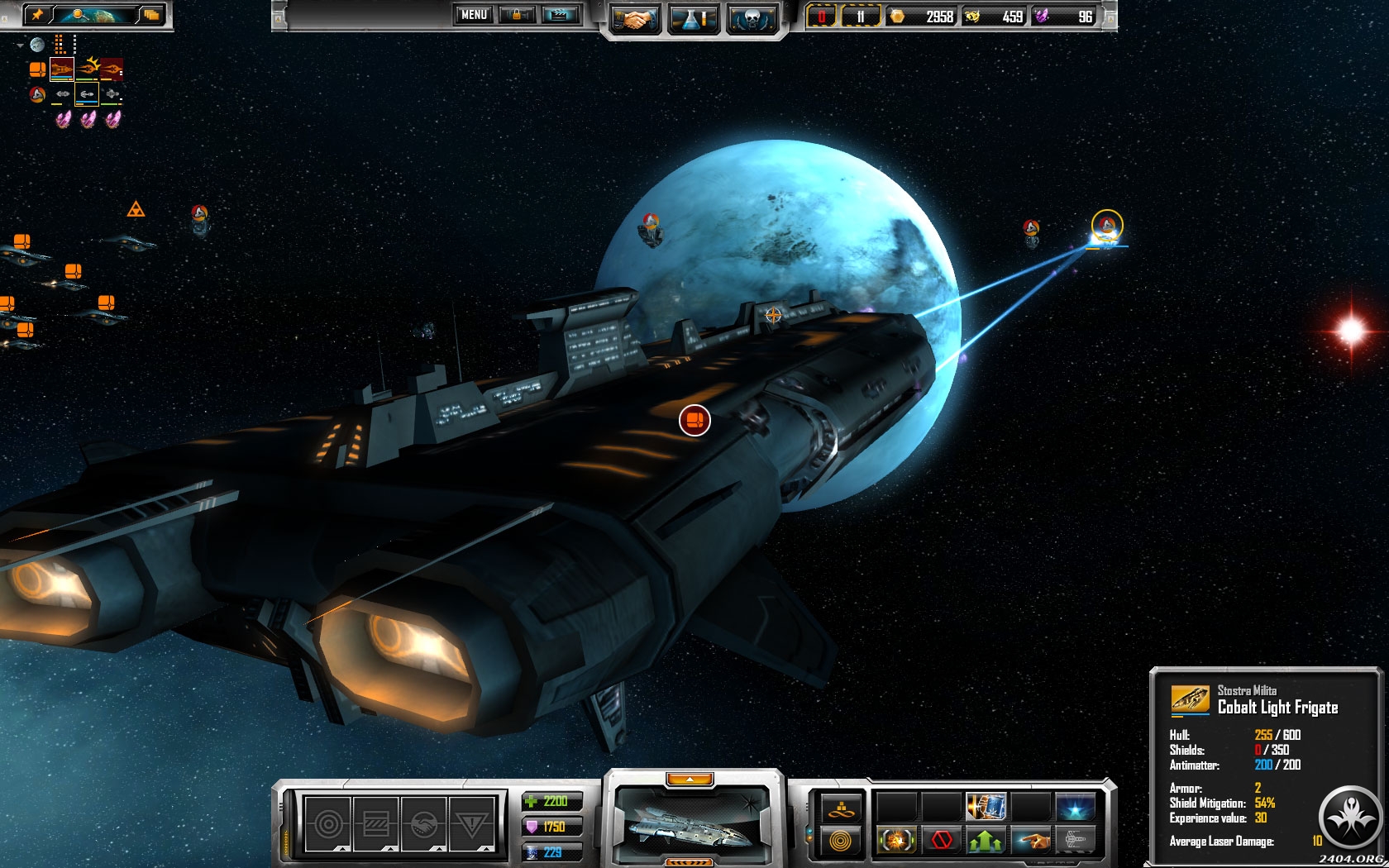Open the handshake panel tab
Viewport: 1389px width, 868px height.
coord(424,823)
